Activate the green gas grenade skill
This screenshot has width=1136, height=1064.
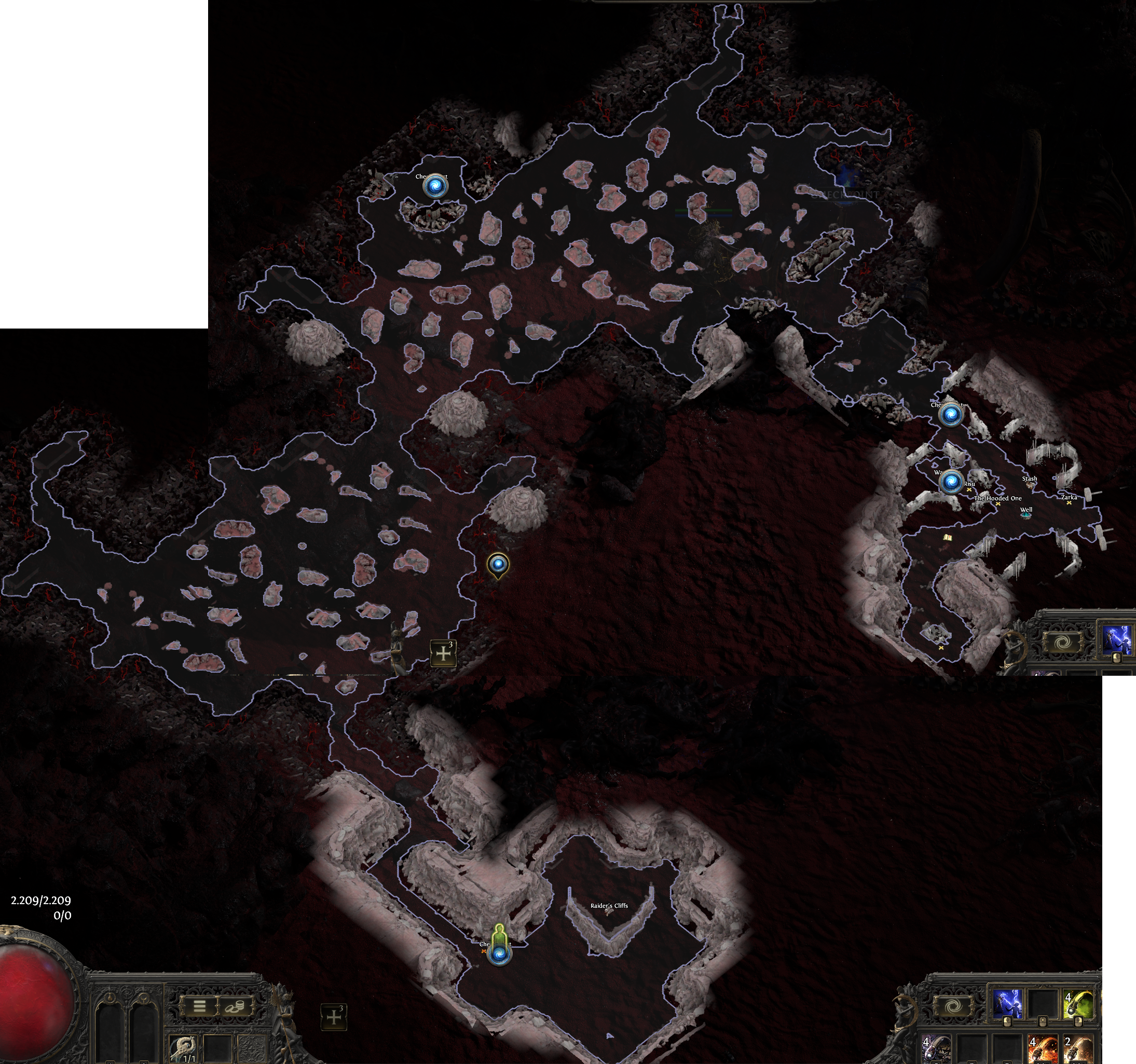(x=1078, y=1005)
